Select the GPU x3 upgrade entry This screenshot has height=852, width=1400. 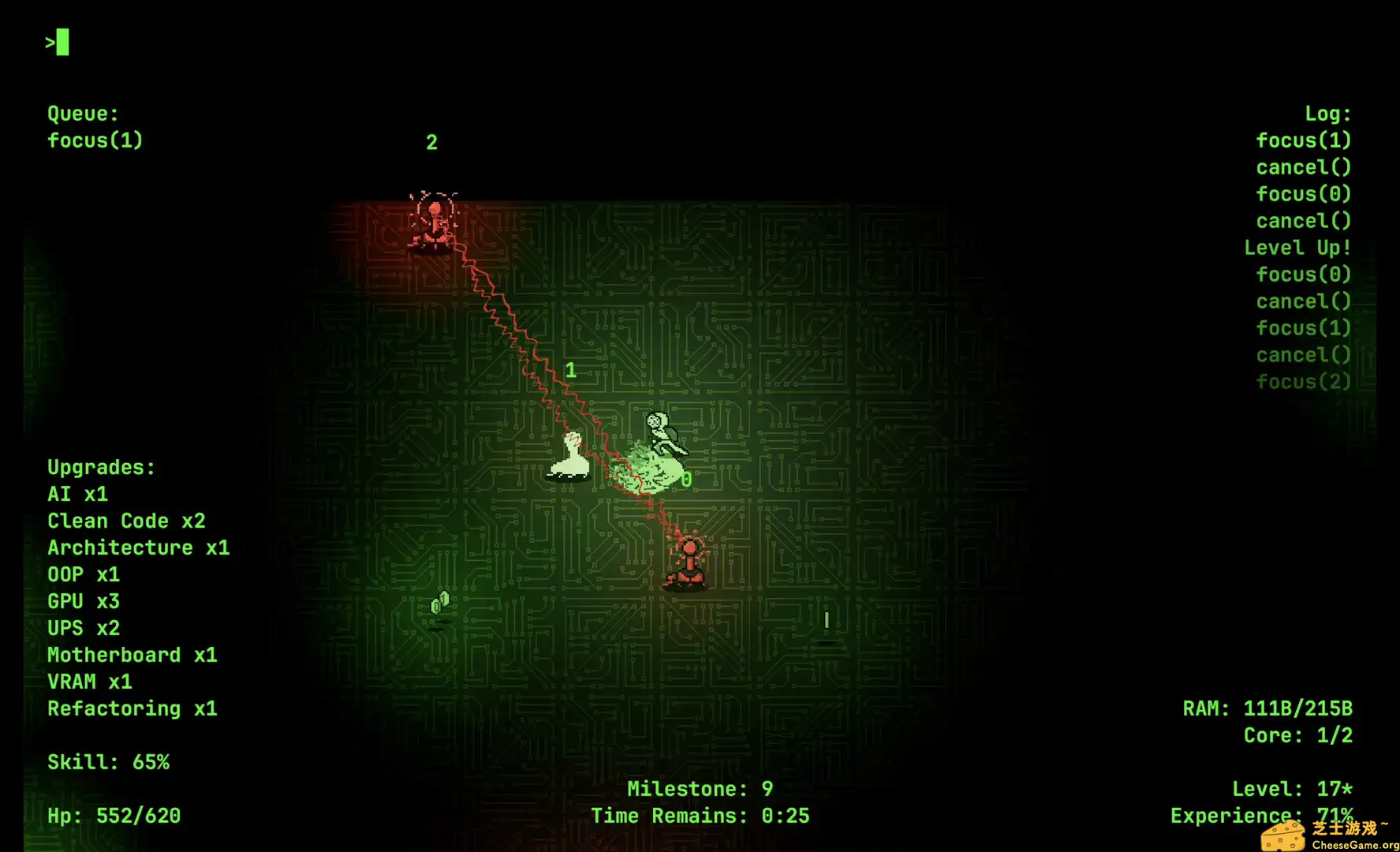pos(83,601)
